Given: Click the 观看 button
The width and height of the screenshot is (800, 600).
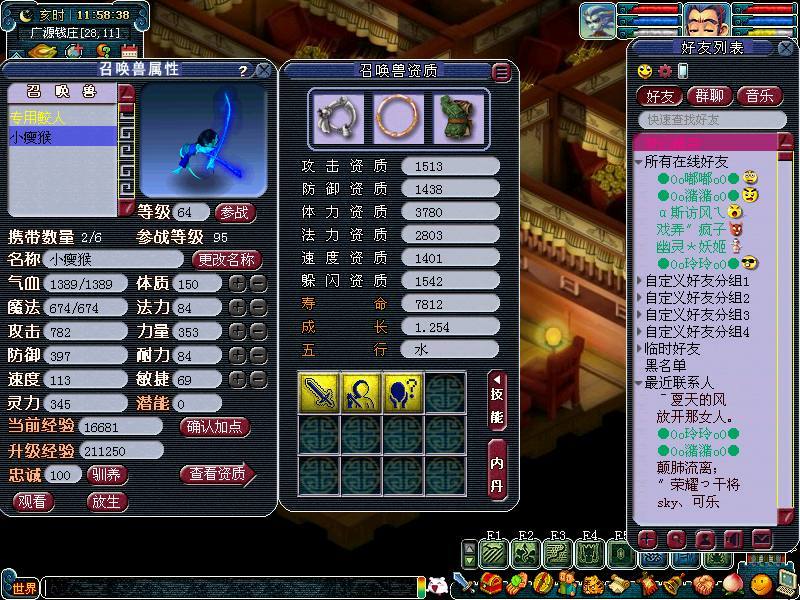Looking at the screenshot, I should 33,501.
